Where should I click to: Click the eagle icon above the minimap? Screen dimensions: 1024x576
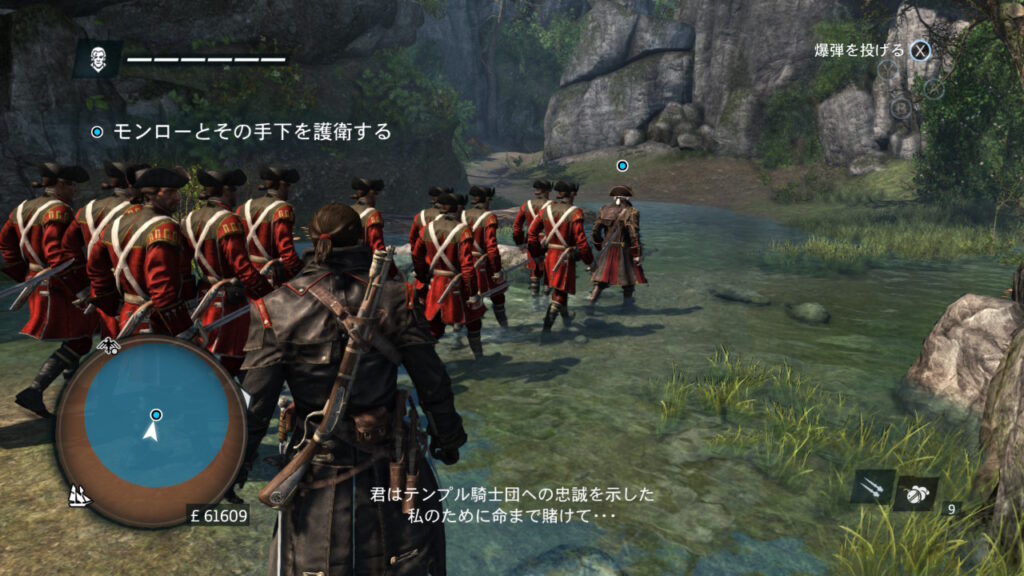pos(108,347)
